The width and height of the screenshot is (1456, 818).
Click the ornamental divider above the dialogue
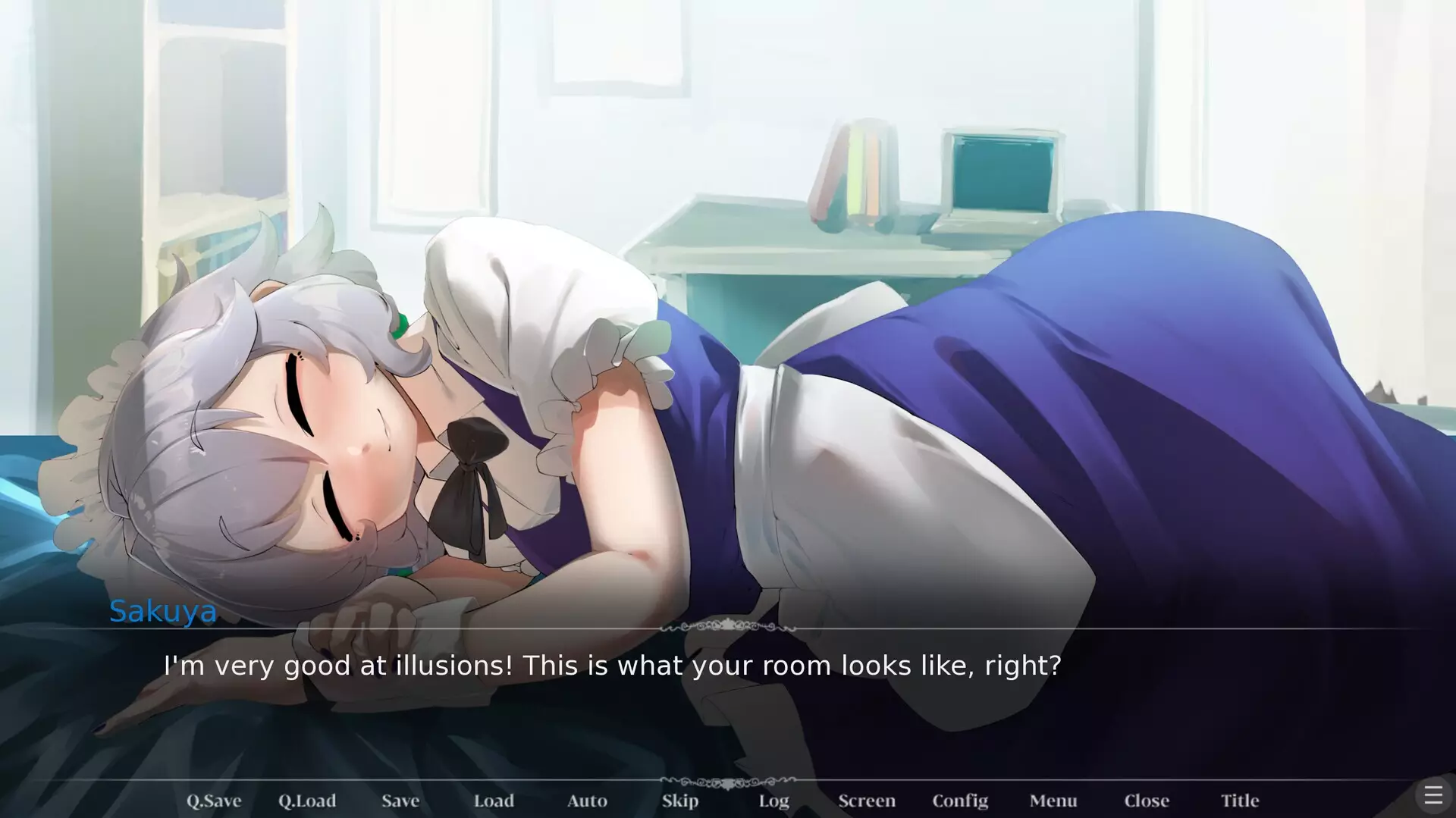tap(729, 625)
